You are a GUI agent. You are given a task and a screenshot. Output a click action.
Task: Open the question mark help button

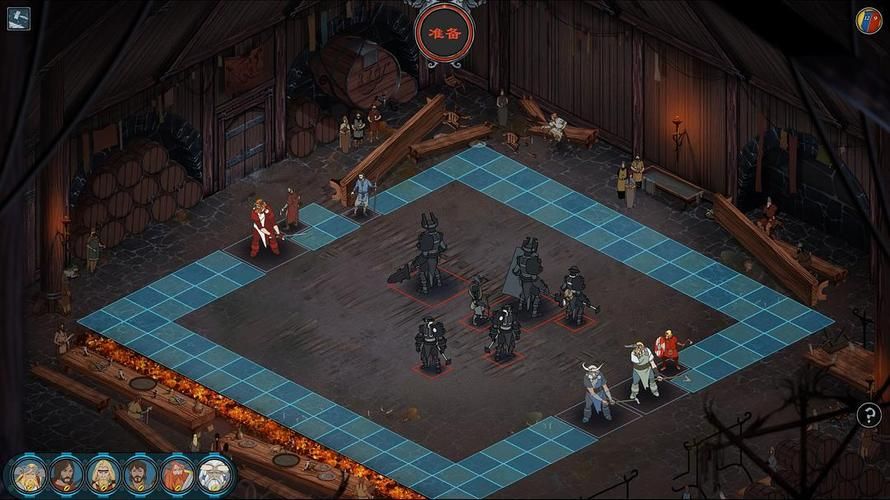point(869,414)
